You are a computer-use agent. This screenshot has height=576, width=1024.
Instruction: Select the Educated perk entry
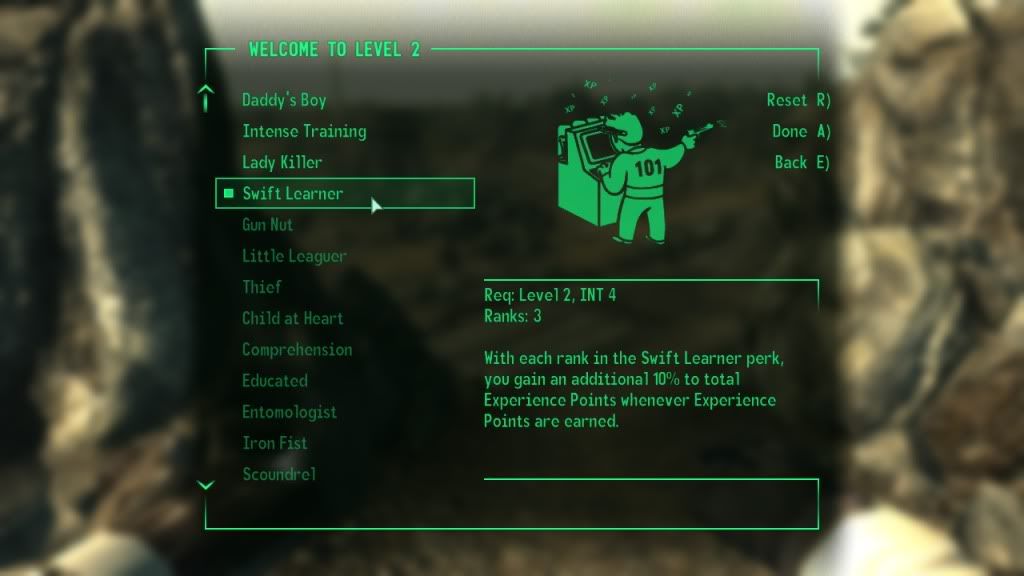pos(275,381)
